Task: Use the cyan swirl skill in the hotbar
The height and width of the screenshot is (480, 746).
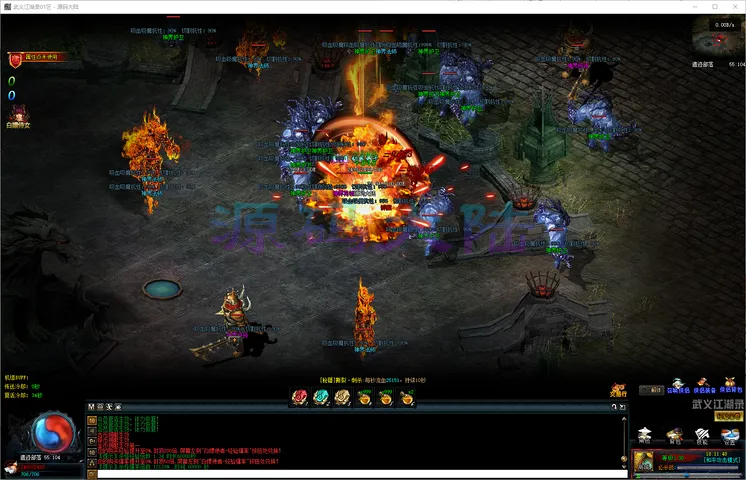Action: 320,397
